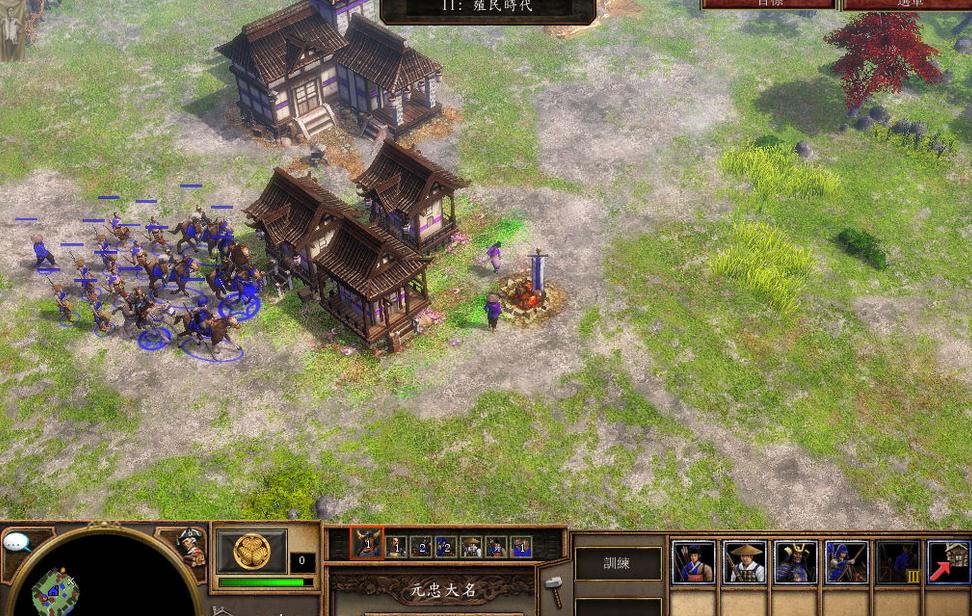Open the 目標 (Objectives) button

pos(768,4)
